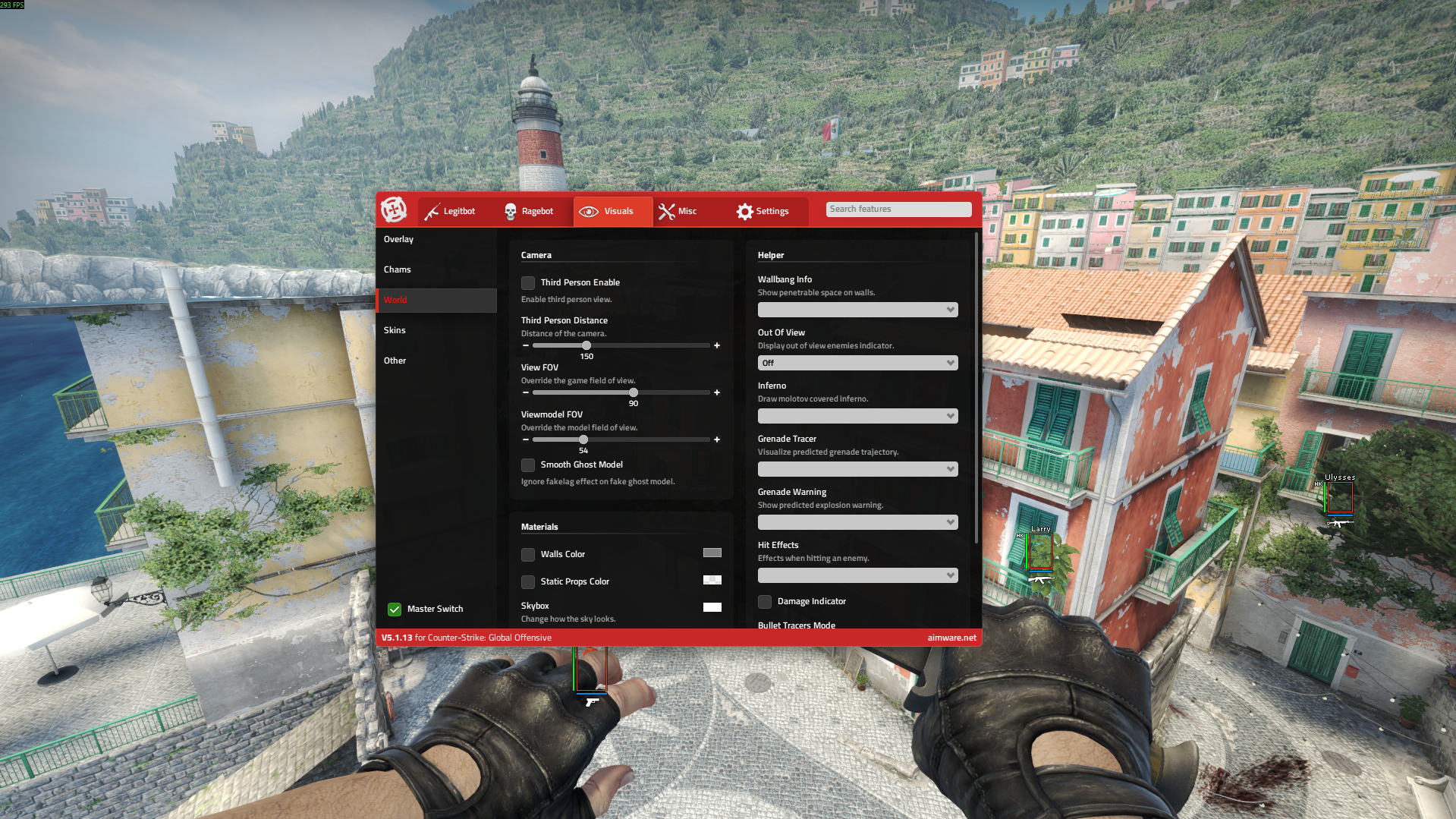
Task: Open the Skybox color swatch
Action: point(712,606)
